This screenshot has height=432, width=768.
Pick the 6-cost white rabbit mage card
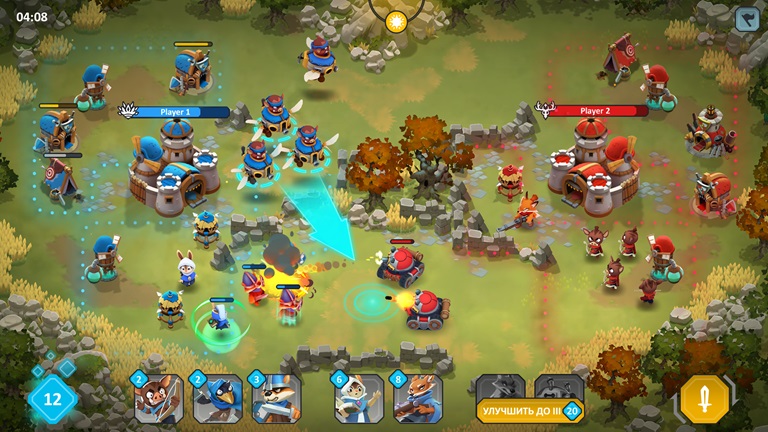[x=359, y=399]
